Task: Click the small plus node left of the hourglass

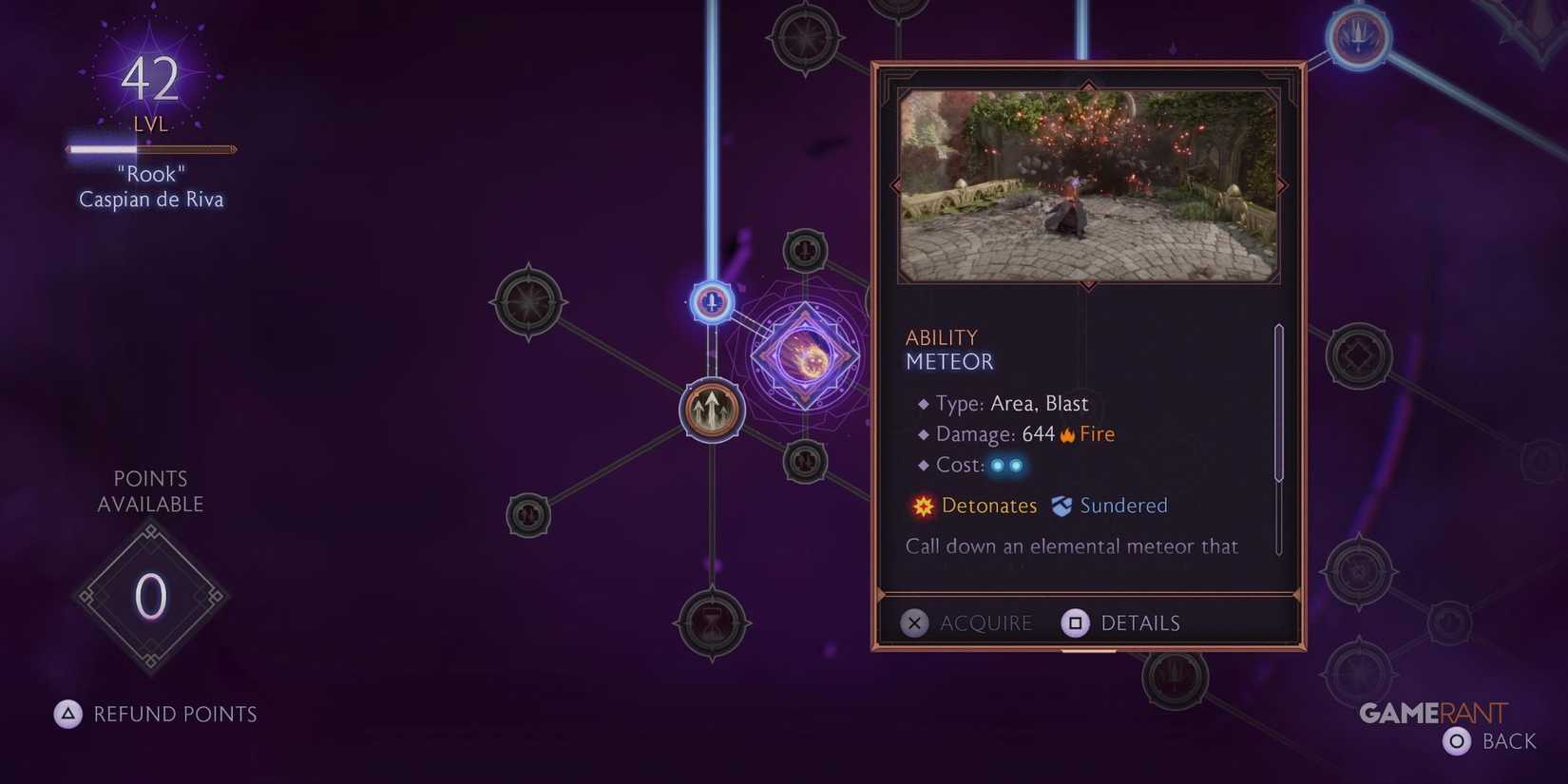Action: click(x=528, y=518)
